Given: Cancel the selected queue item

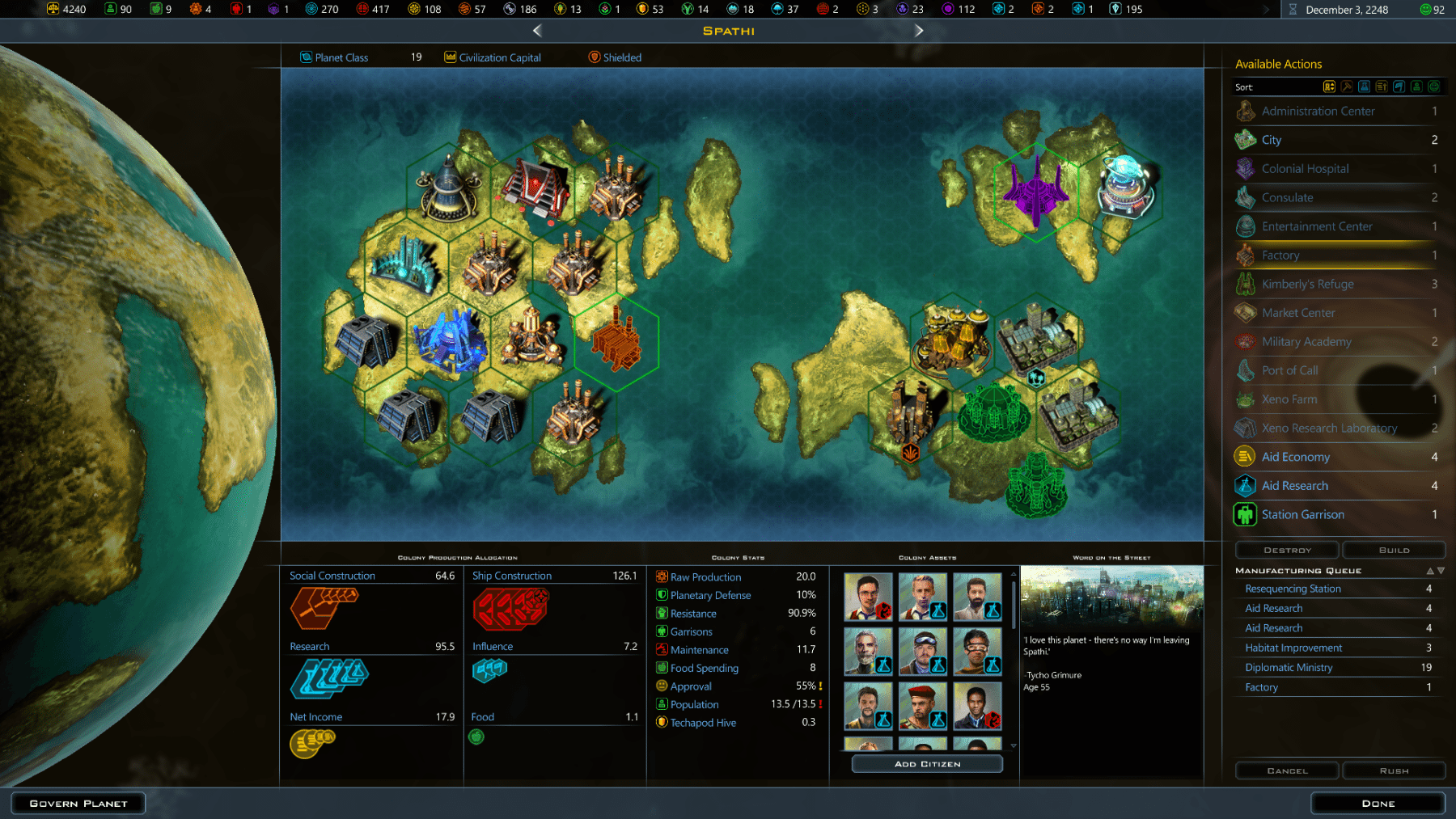Looking at the screenshot, I should (x=1287, y=770).
